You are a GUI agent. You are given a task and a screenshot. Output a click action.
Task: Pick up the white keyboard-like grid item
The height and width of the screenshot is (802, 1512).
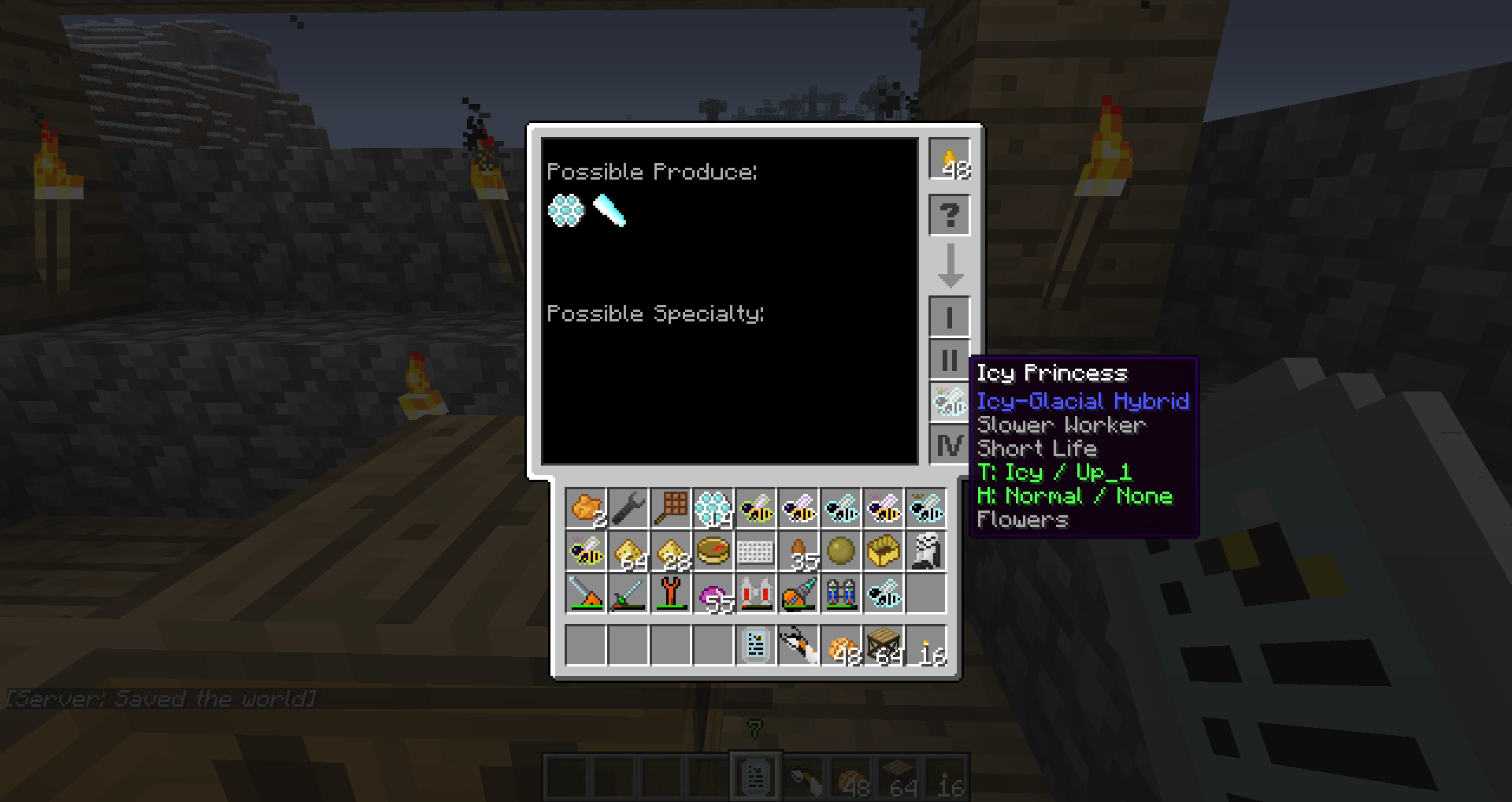pos(756,551)
